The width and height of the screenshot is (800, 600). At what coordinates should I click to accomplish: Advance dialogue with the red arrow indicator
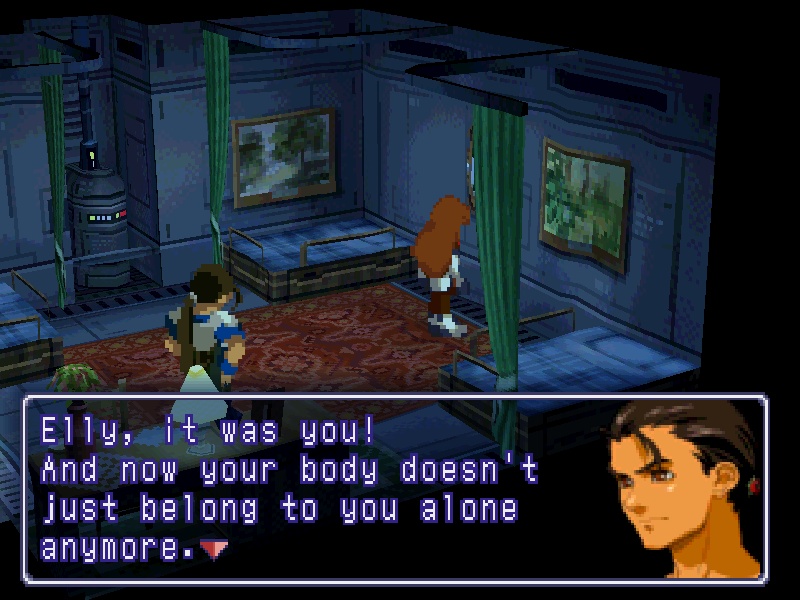click(211, 547)
